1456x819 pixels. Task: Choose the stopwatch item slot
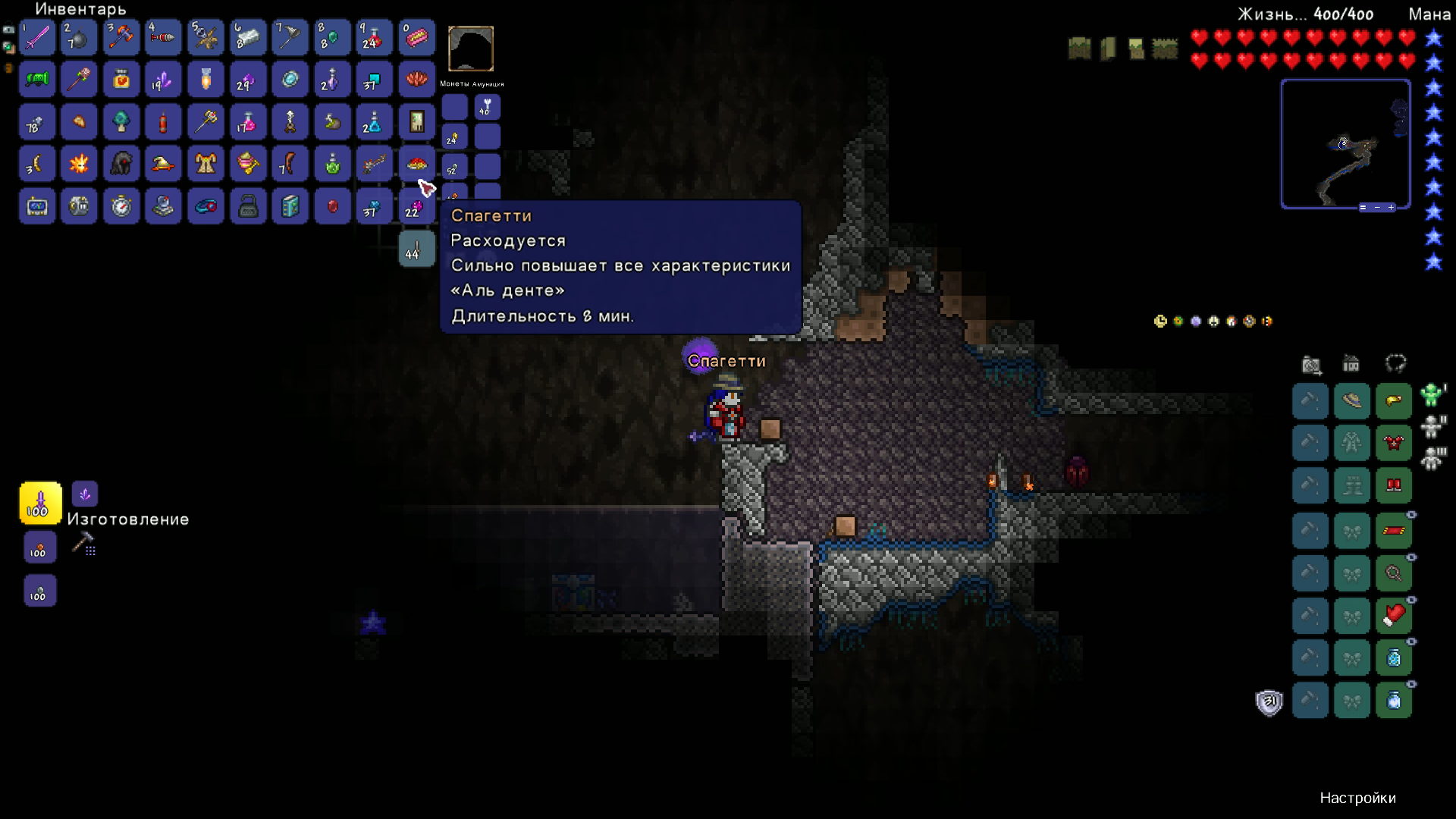[x=121, y=206]
